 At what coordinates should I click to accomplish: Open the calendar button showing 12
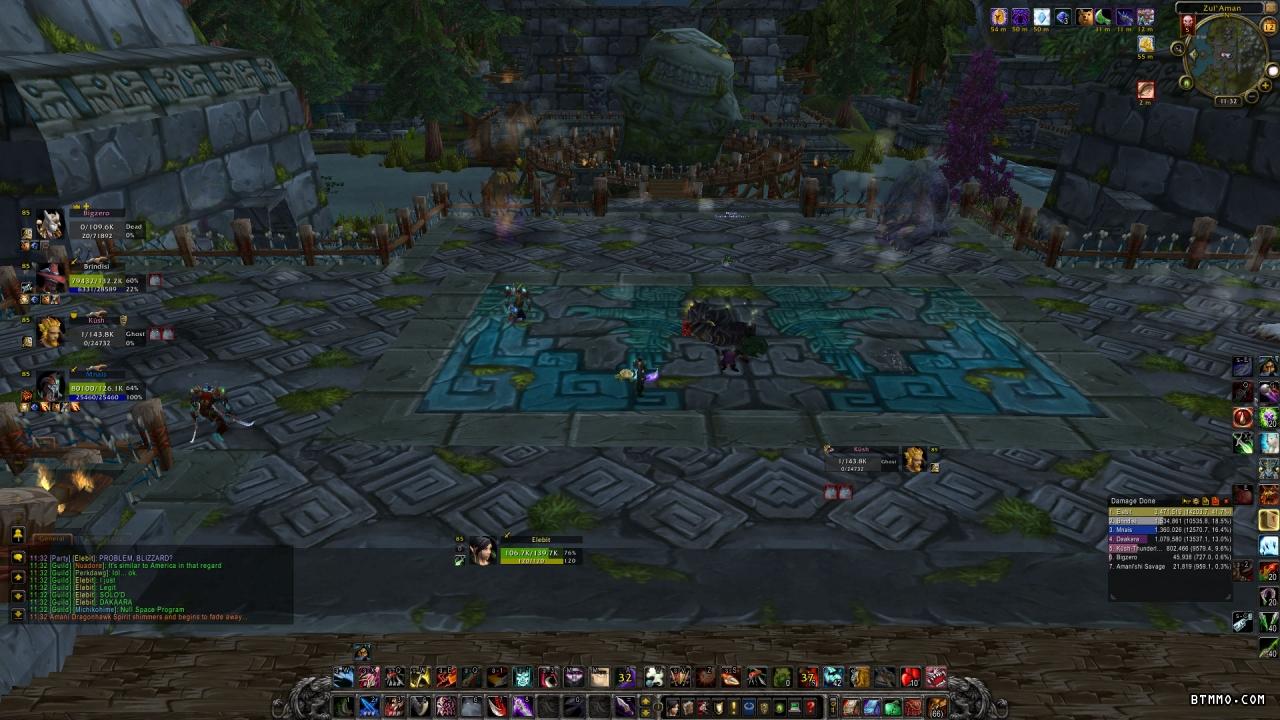pos(1270,27)
